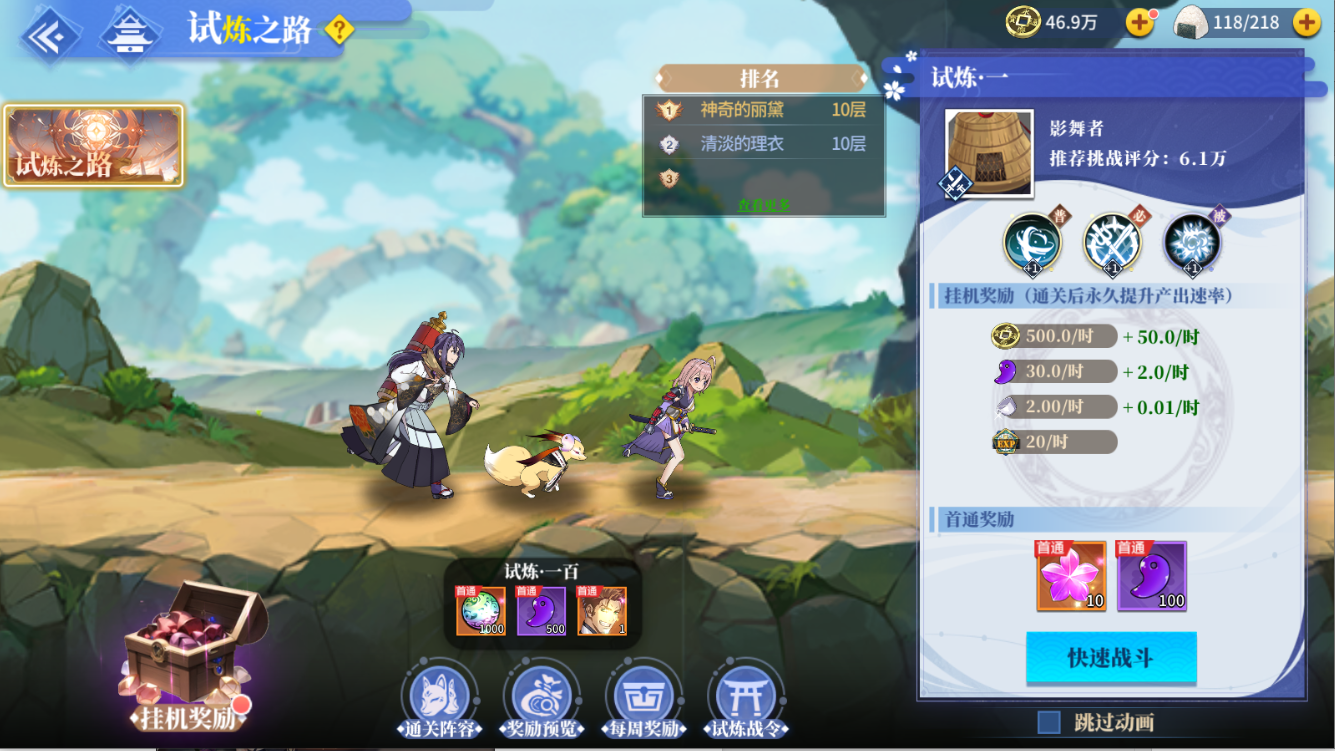The height and width of the screenshot is (751, 1335).
Task: Inspect the purple soul reward with 100
Action: pos(1151,576)
